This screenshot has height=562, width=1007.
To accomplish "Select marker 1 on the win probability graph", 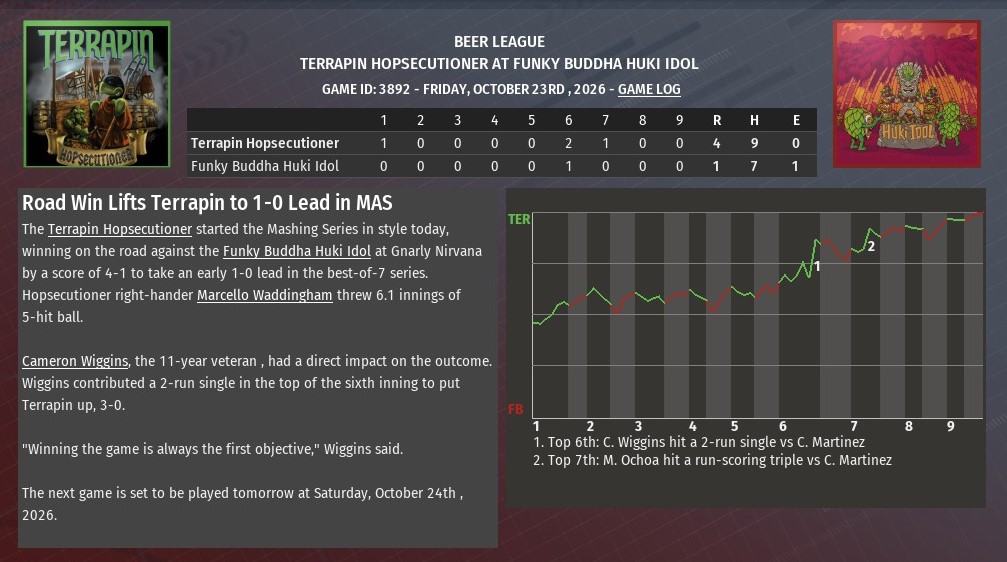I will pyautogui.click(x=817, y=266).
